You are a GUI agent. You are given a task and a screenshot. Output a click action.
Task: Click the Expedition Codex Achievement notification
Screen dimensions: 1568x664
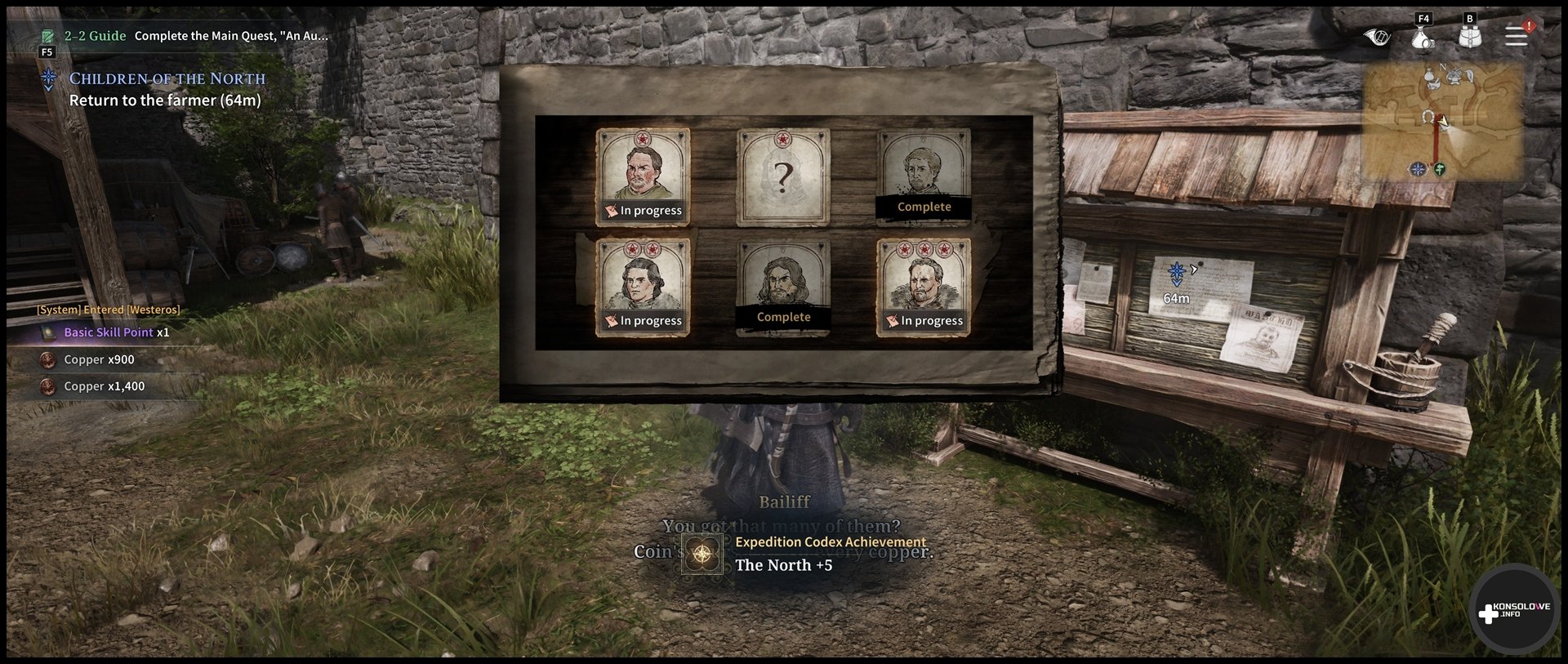pyautogui.click(x=804, y=554)
